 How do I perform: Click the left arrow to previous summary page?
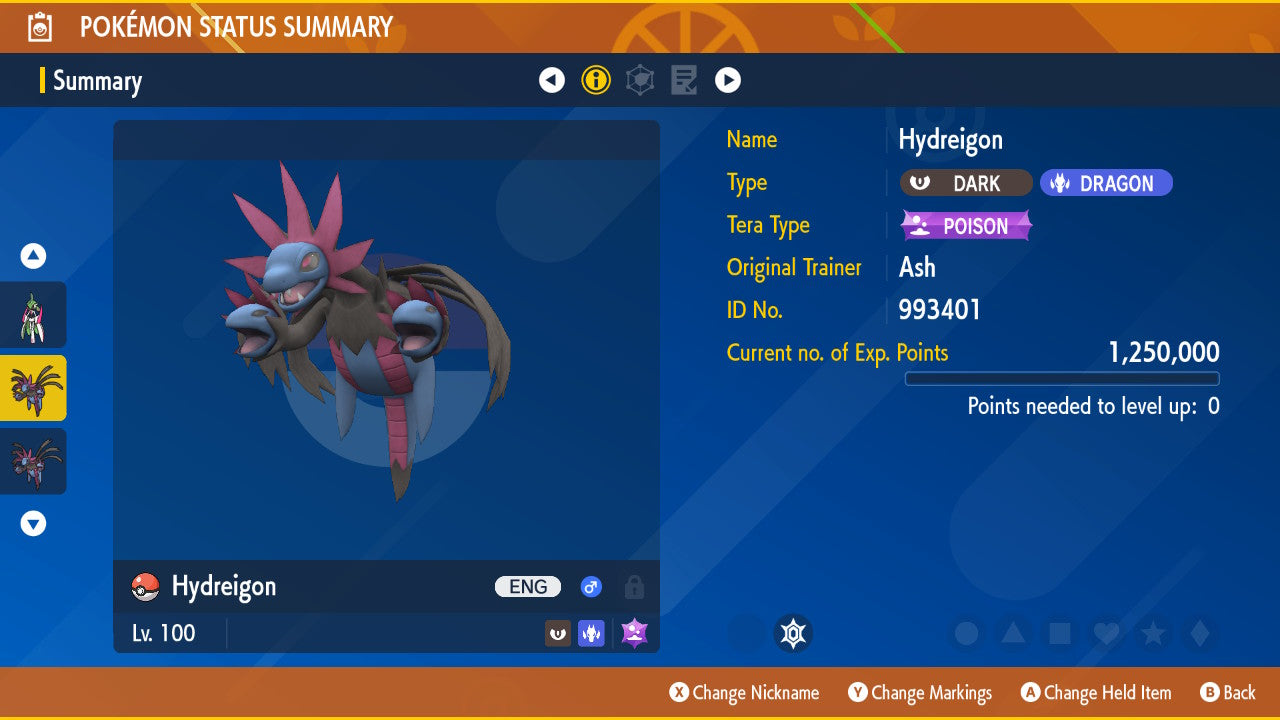pyautogui.click(x=552, y=79)
